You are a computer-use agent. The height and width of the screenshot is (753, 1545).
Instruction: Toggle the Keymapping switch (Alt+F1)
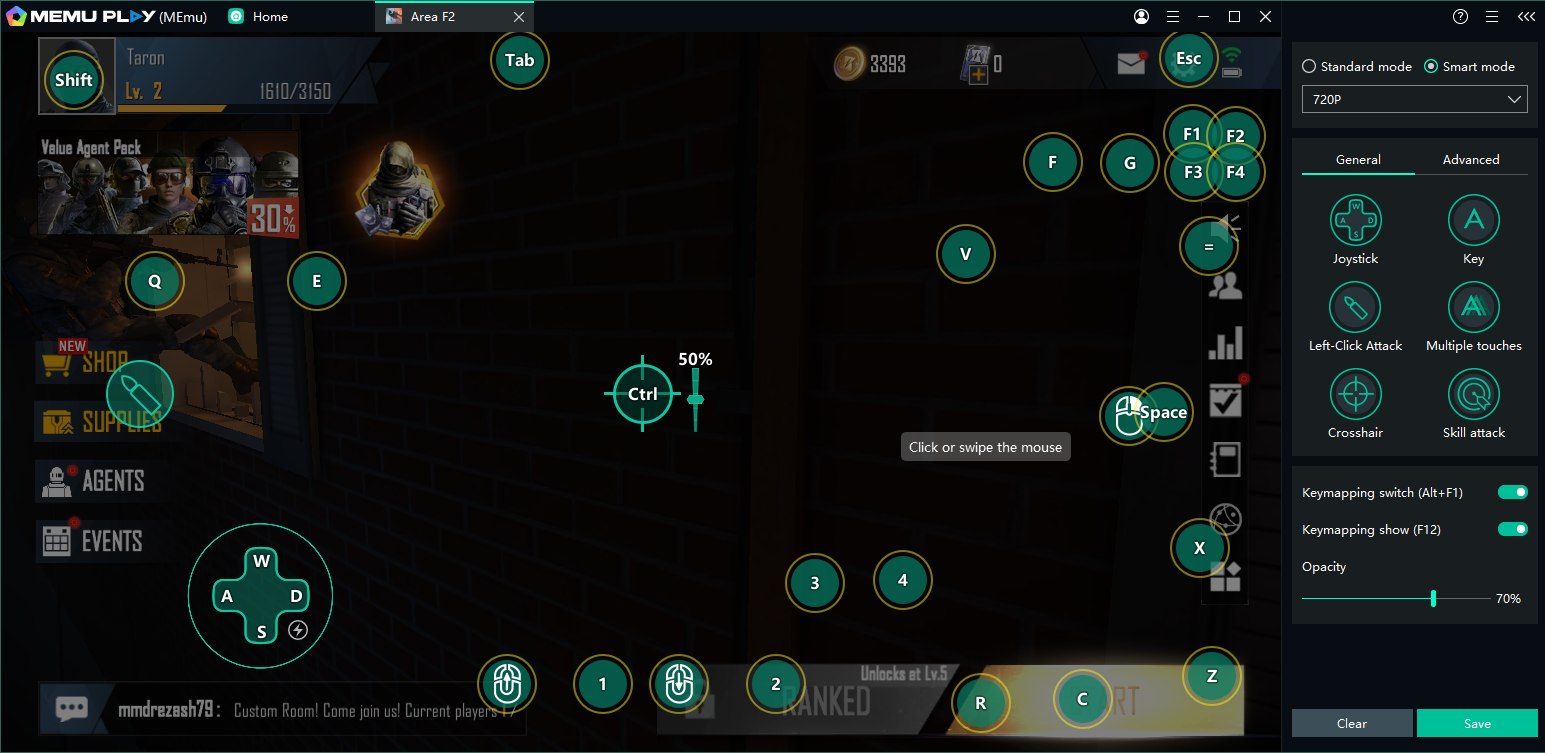[1512, 492]
